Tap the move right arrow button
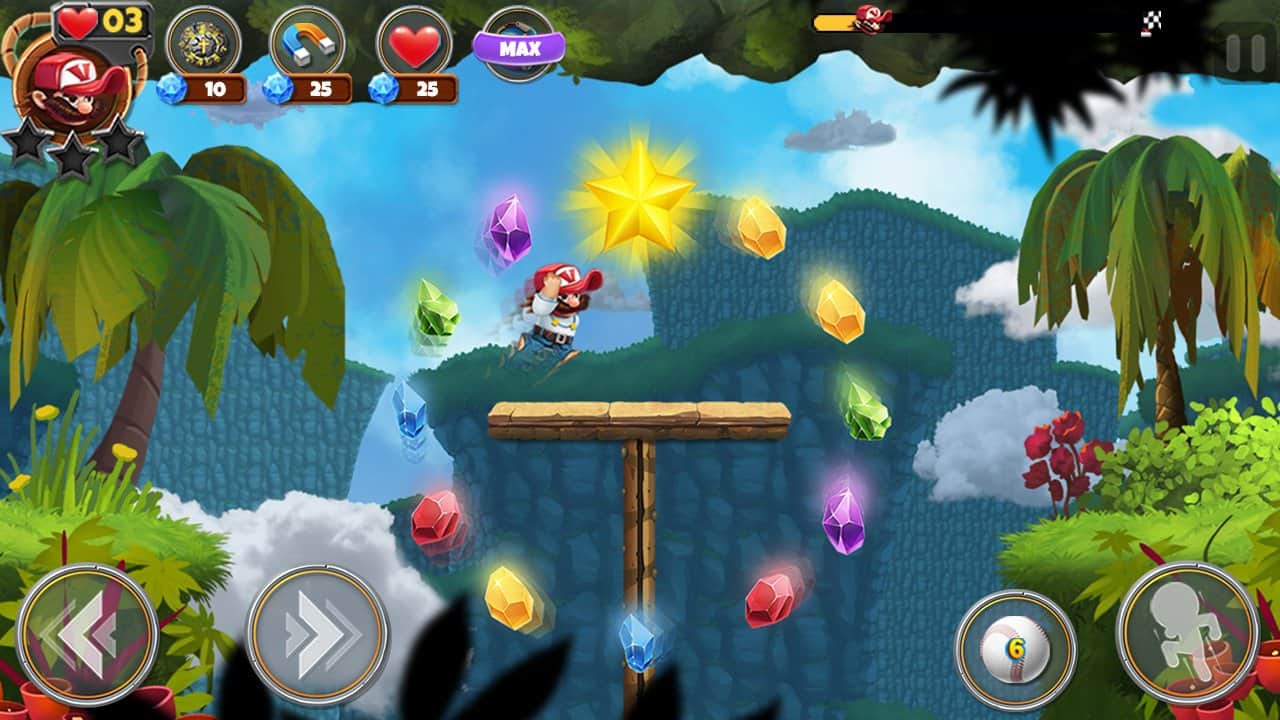1280x720 pixels. click(x=317, y=633)
